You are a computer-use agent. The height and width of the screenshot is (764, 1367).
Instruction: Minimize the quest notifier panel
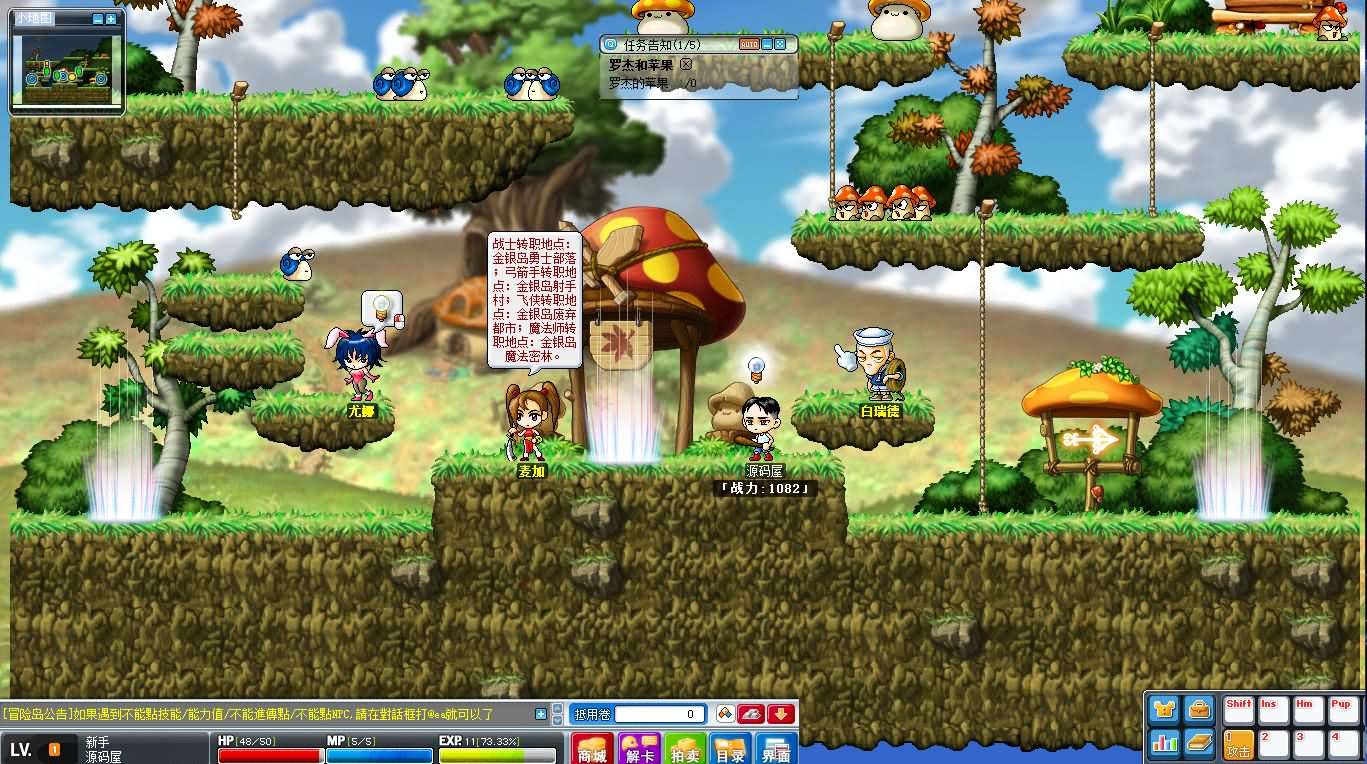click(x=766, y=45)
